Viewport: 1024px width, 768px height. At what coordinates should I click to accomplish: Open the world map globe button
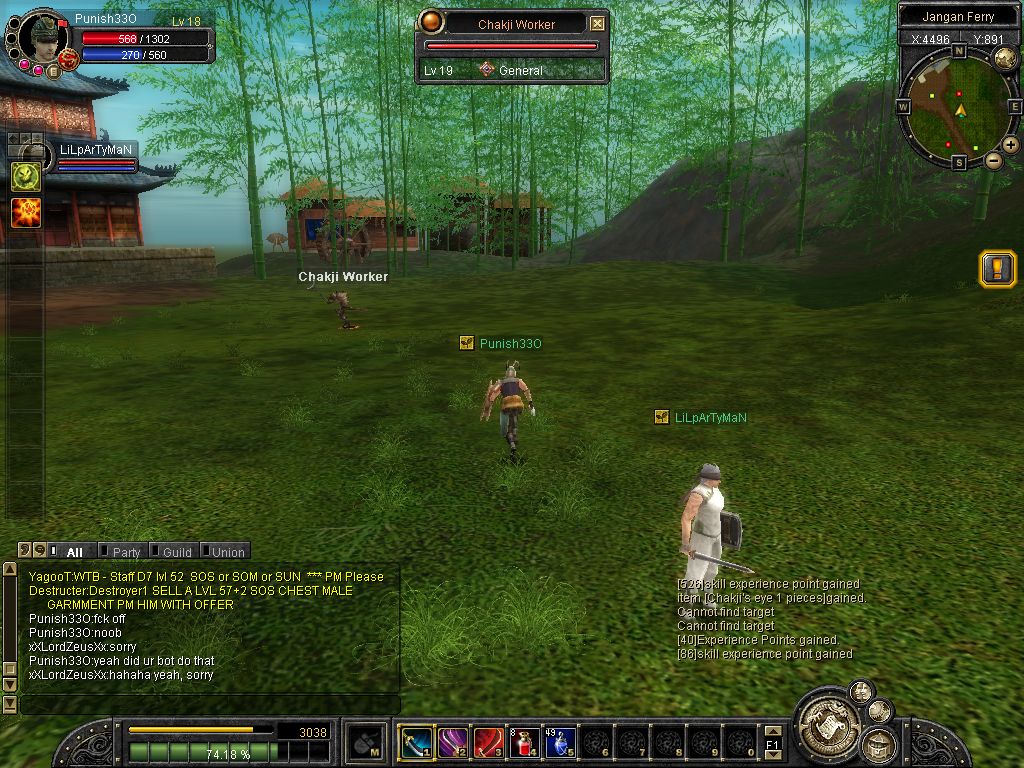1005,58
